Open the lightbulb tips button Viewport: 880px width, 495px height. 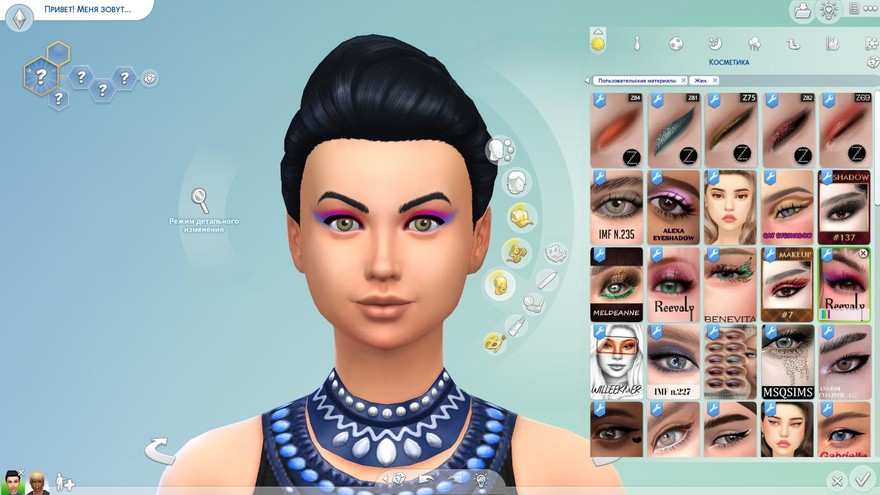pos(828,10)
